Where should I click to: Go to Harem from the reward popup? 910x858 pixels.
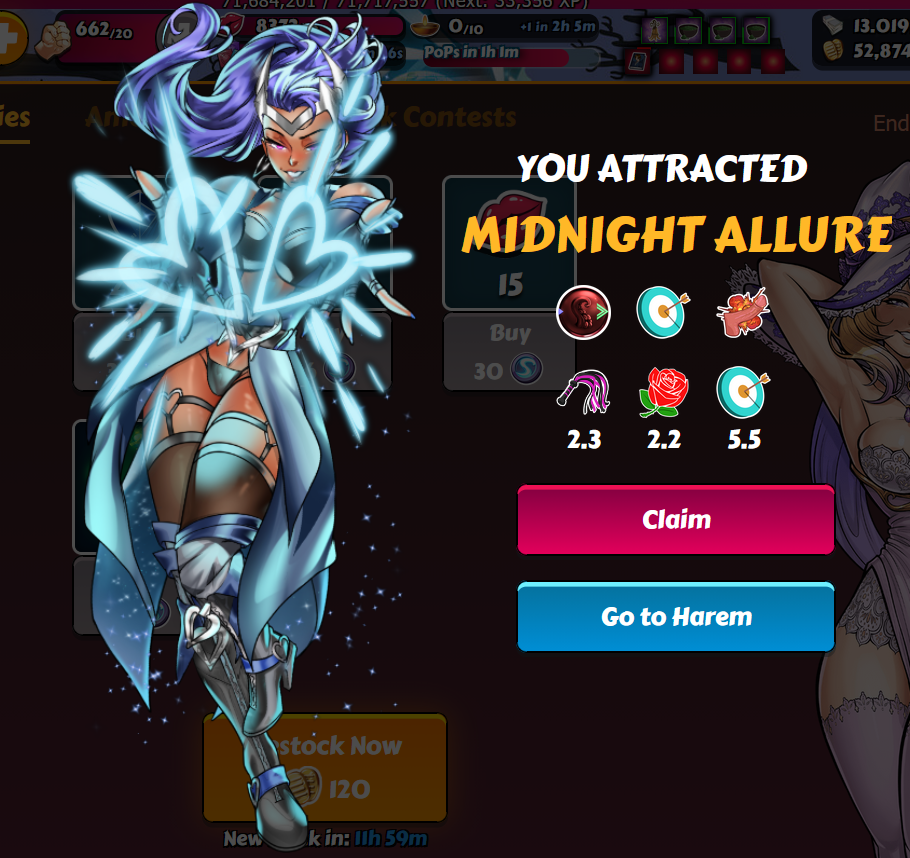coord(675,617)
